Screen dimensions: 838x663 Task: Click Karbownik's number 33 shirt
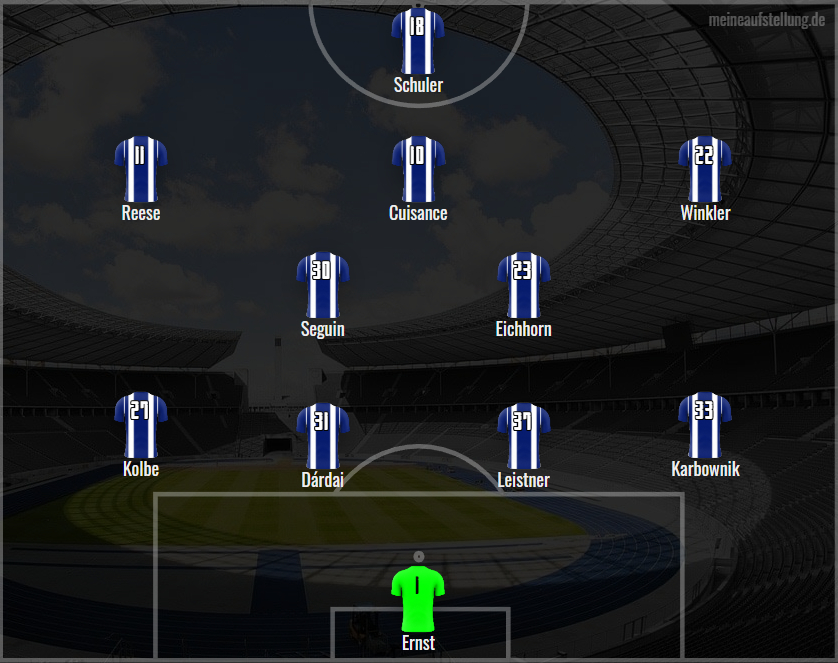pyautogui.click(x=705, y=424)
